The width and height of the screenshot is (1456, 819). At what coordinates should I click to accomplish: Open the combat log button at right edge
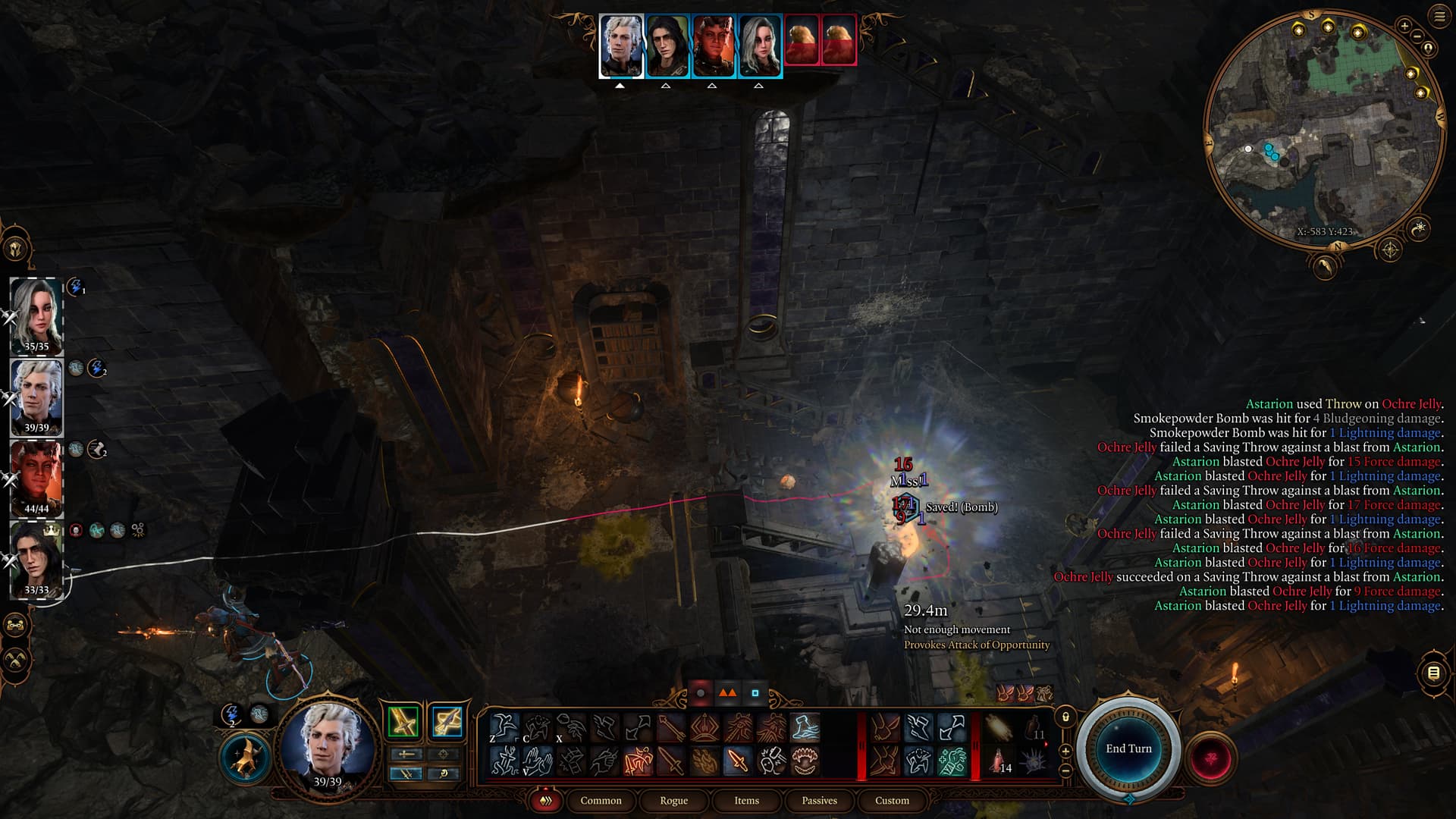[1433, 673]
